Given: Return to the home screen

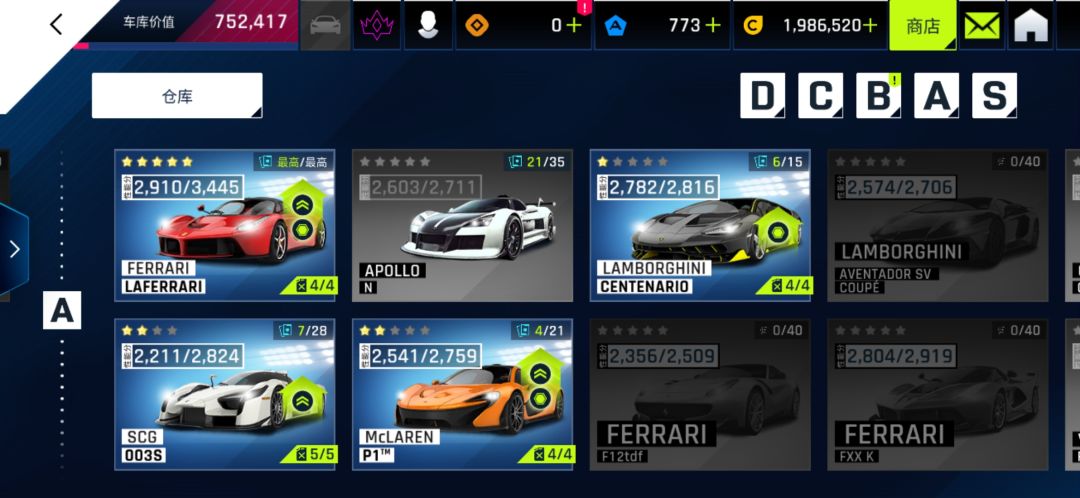Looking at the screenshot, I should point(1031,26).
